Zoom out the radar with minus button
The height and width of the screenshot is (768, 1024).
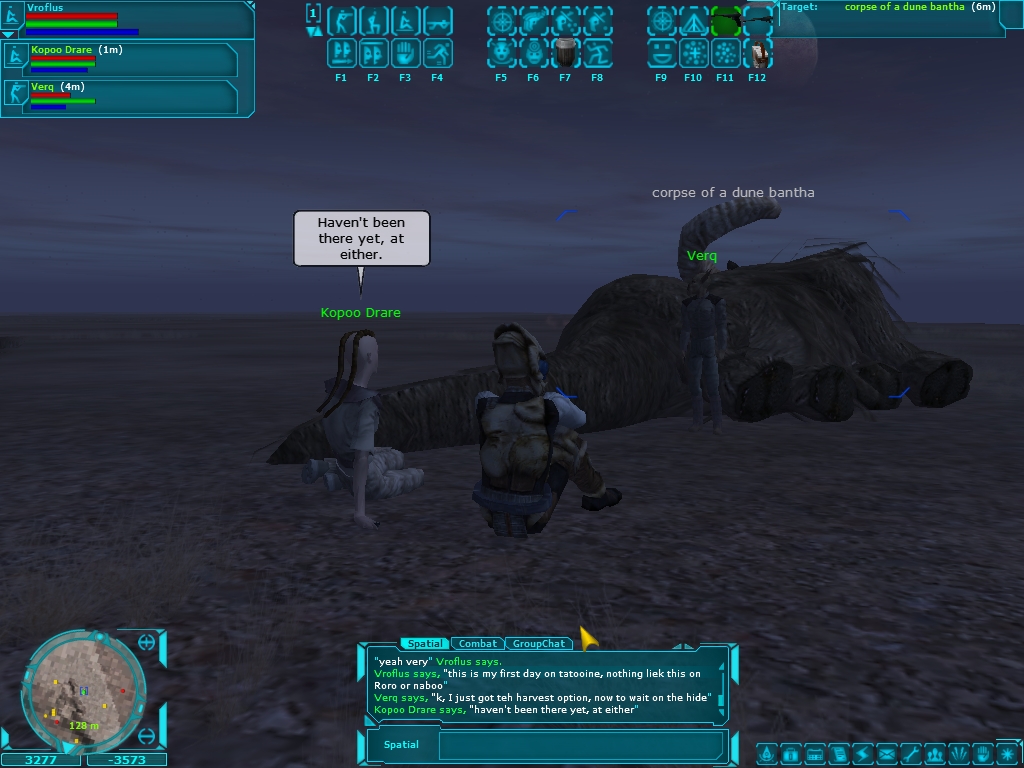coord(147,736)
